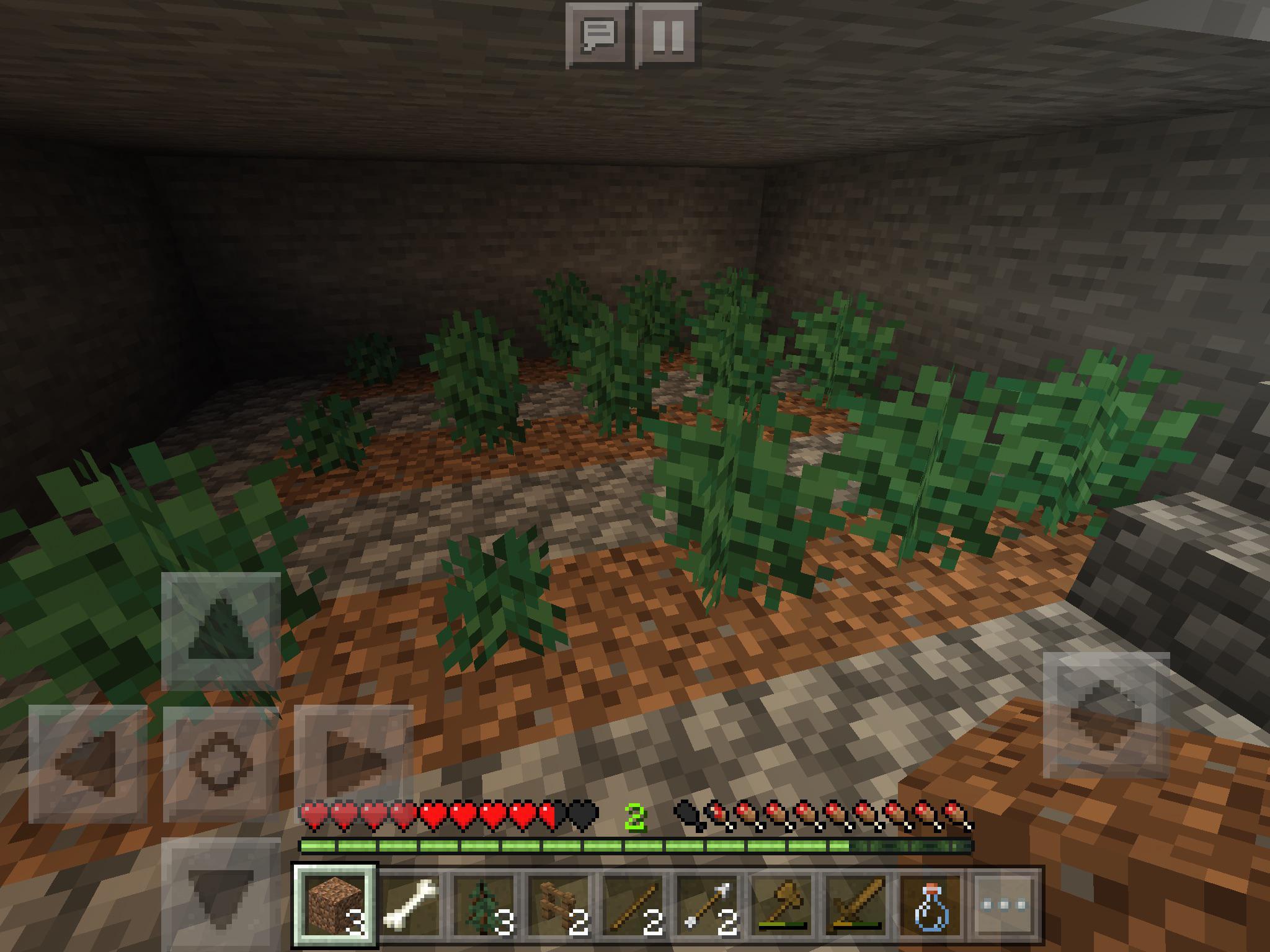Open chat with the speech bubble icon
Image resolution: width=1270 pixels, height=952 pixels.
click(598, 34)
